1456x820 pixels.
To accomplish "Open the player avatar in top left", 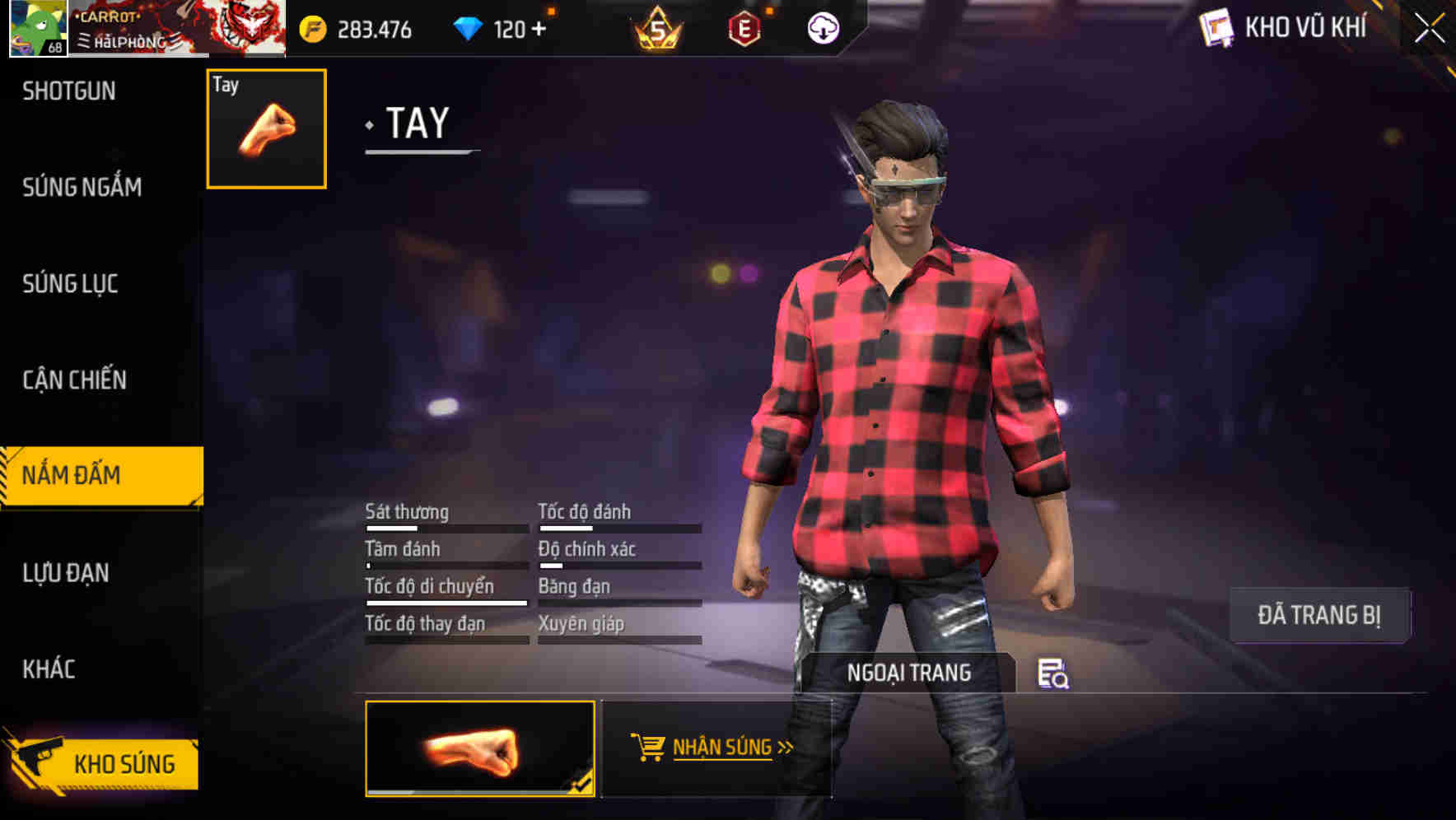I will click(37, 27).
